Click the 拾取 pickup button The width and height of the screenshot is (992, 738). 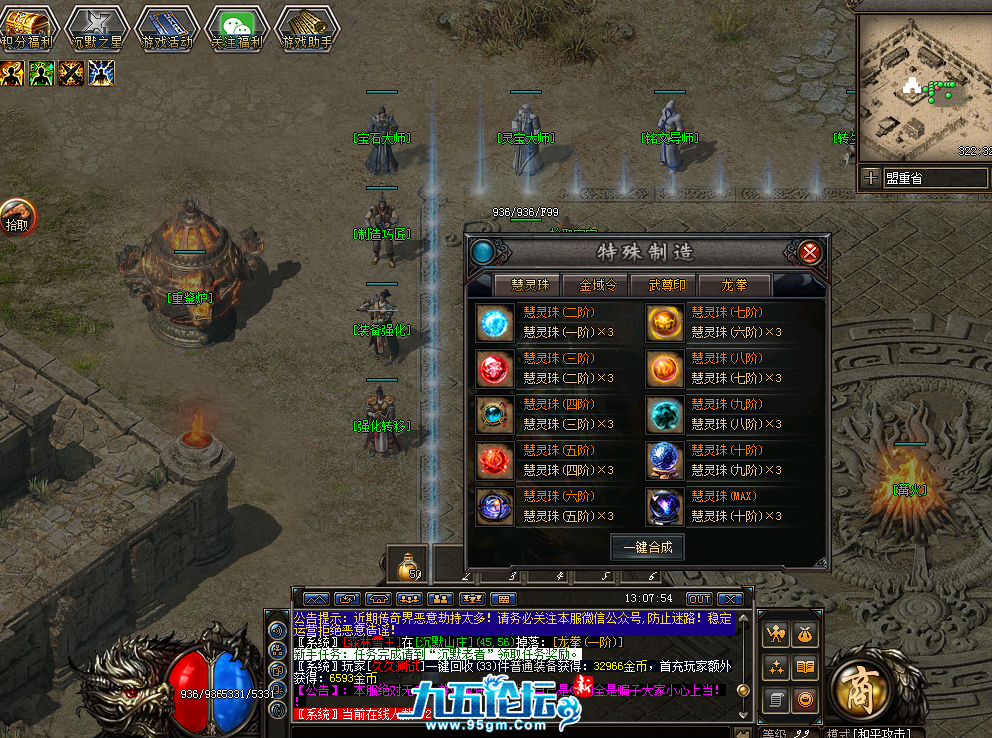pyautogui.click(x=17, y=217)
